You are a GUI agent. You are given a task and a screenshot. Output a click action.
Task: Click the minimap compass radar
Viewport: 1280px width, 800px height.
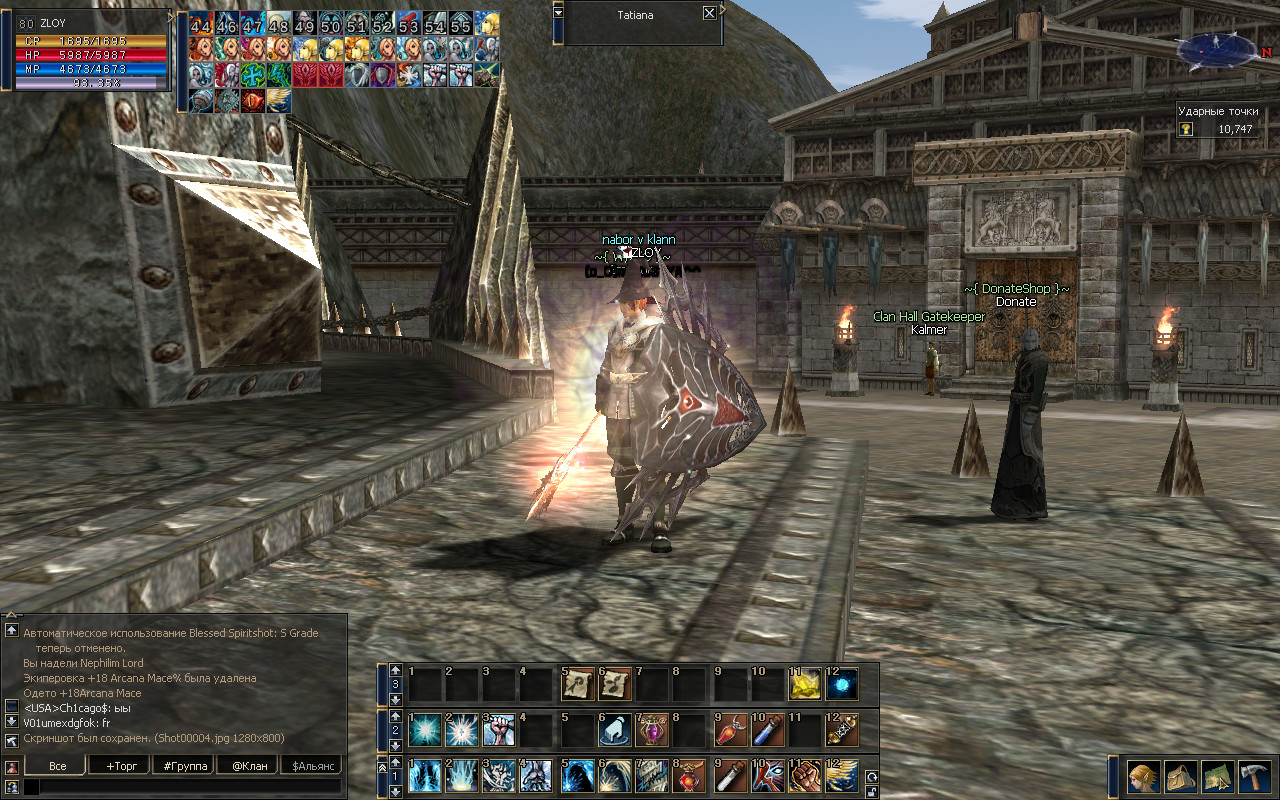coord(1217,48)
